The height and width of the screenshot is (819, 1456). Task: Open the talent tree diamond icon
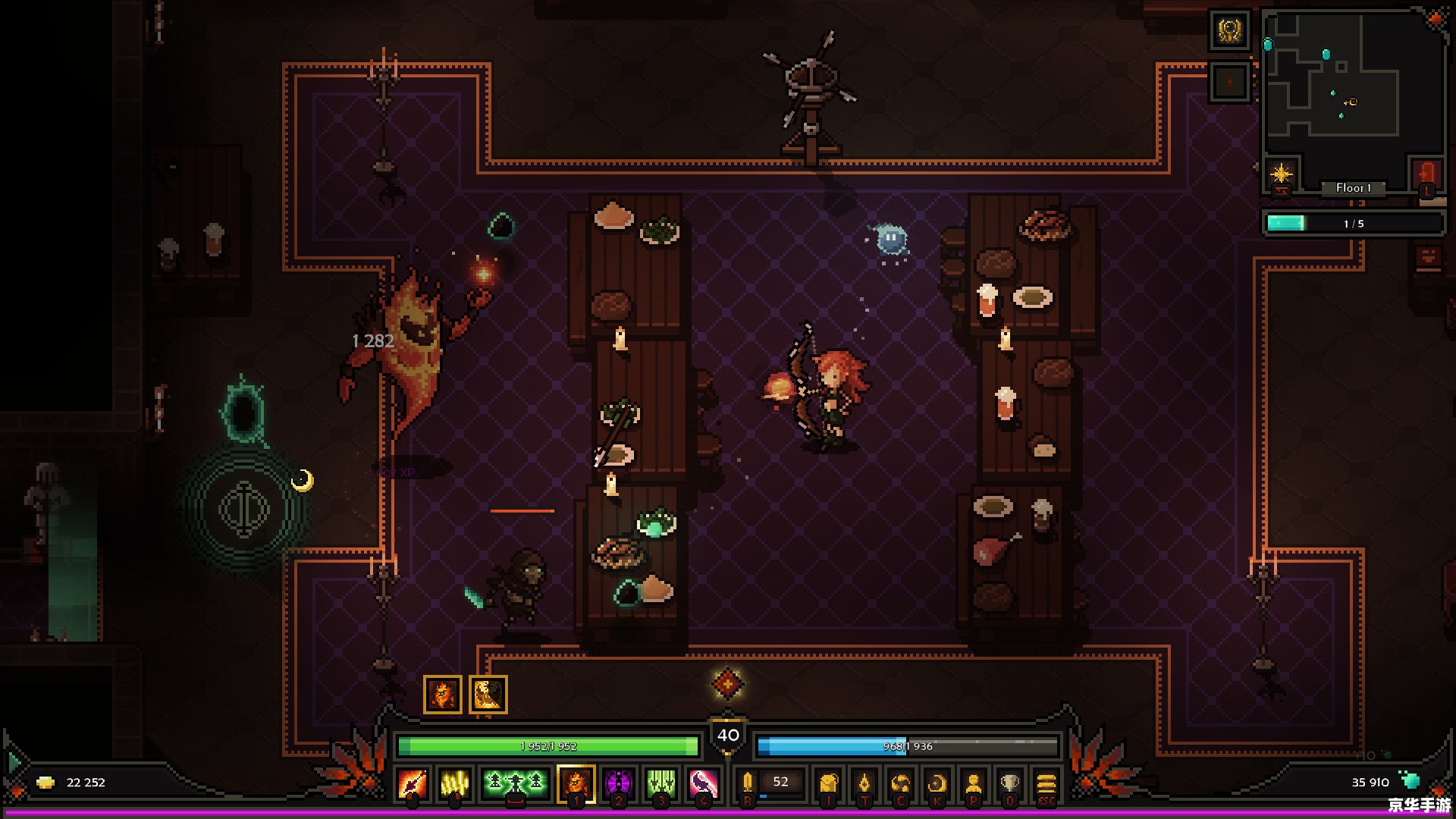pos(864,783)
